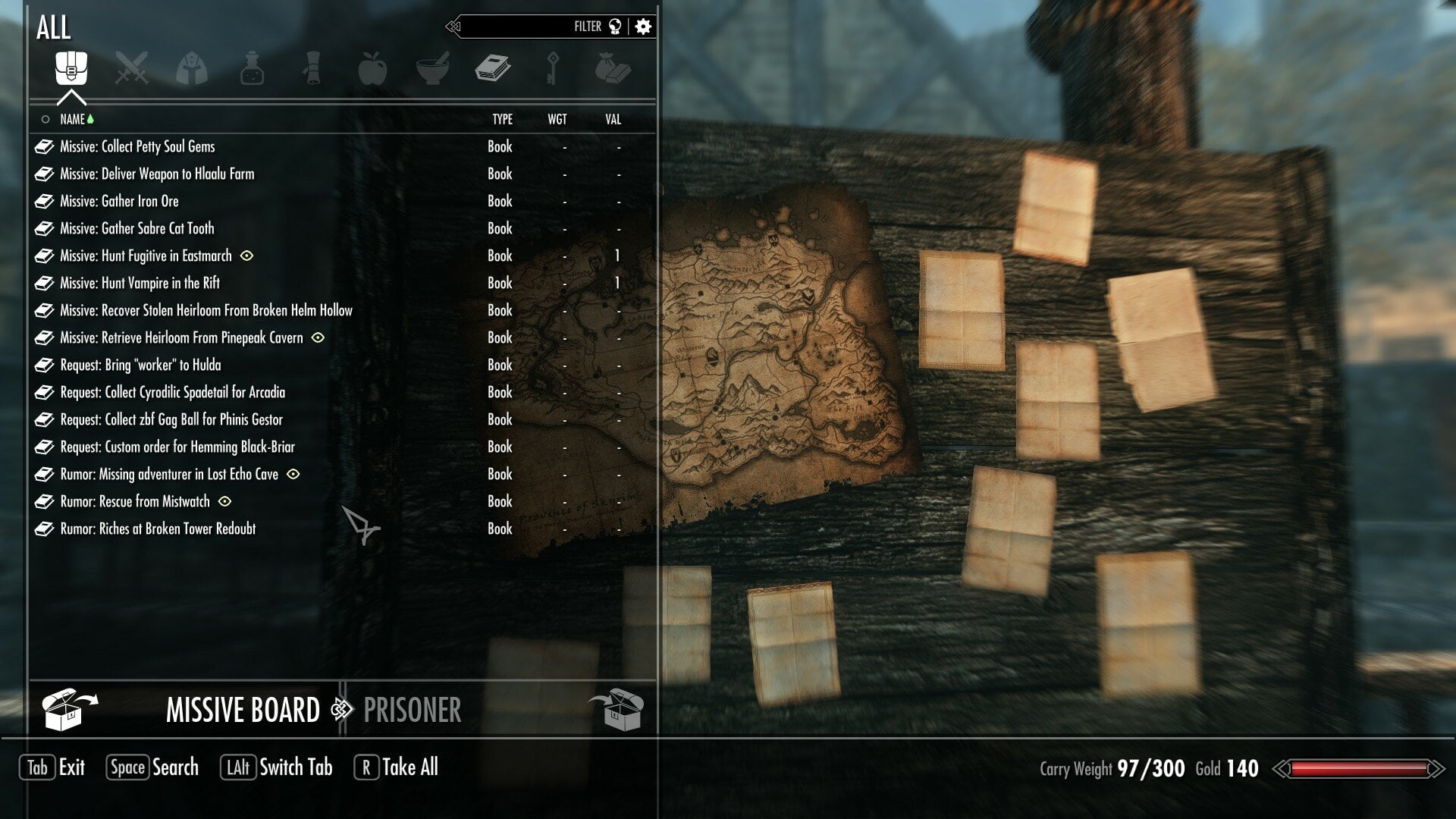Toggle tracking eye on Rescue from Mistwatch
Image resolution: width=1456 pixels, height=819 pixels.
pyautogui.click(x=224, y=501)
